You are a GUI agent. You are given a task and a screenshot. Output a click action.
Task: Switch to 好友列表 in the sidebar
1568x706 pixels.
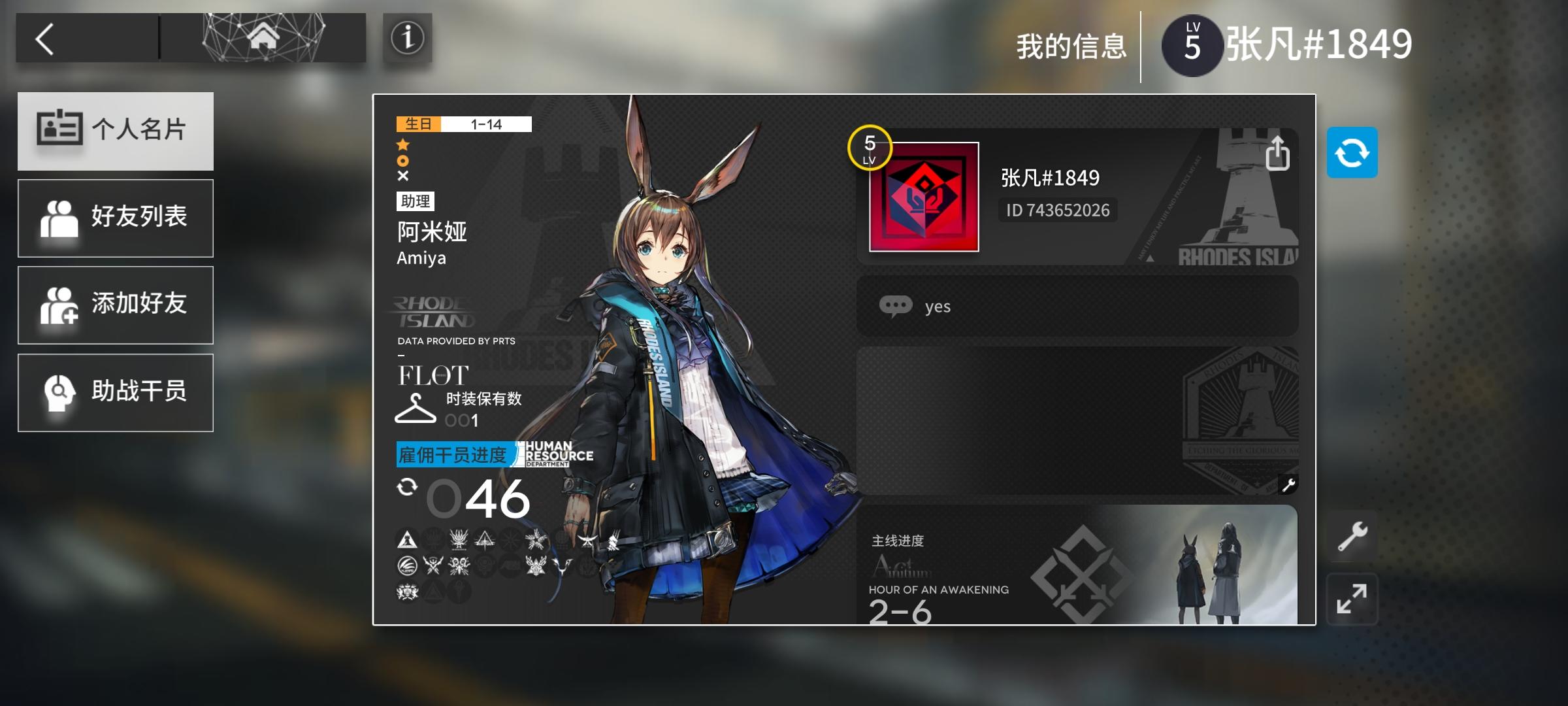click(x=116, y=218)
